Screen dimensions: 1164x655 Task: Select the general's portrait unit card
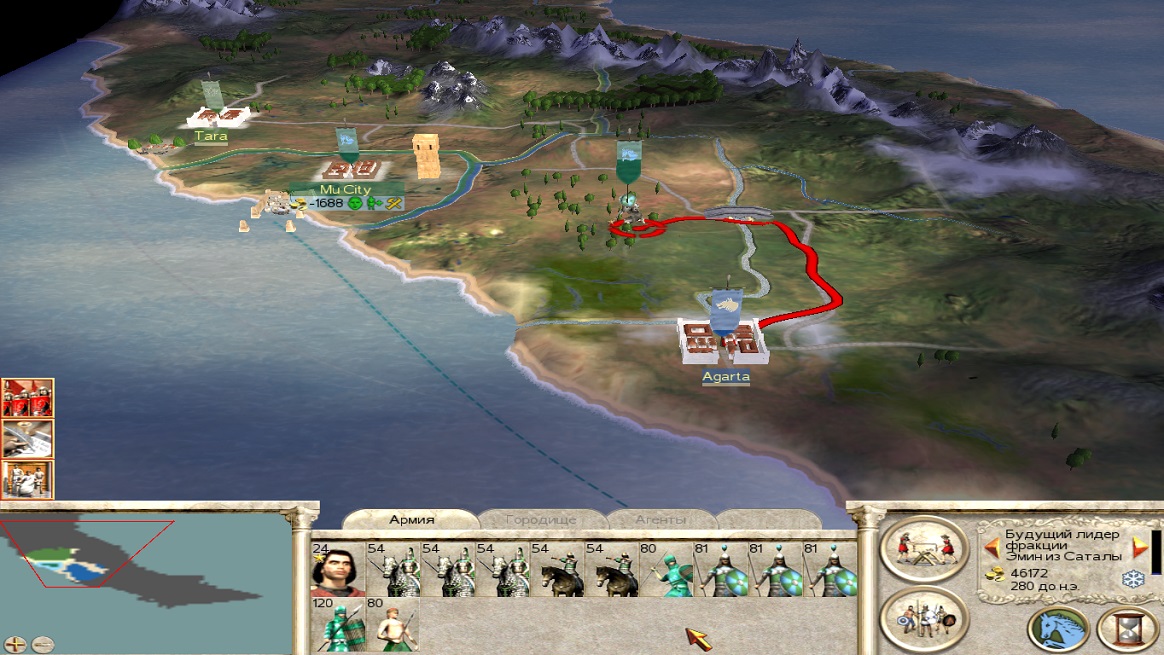point(337,569)
